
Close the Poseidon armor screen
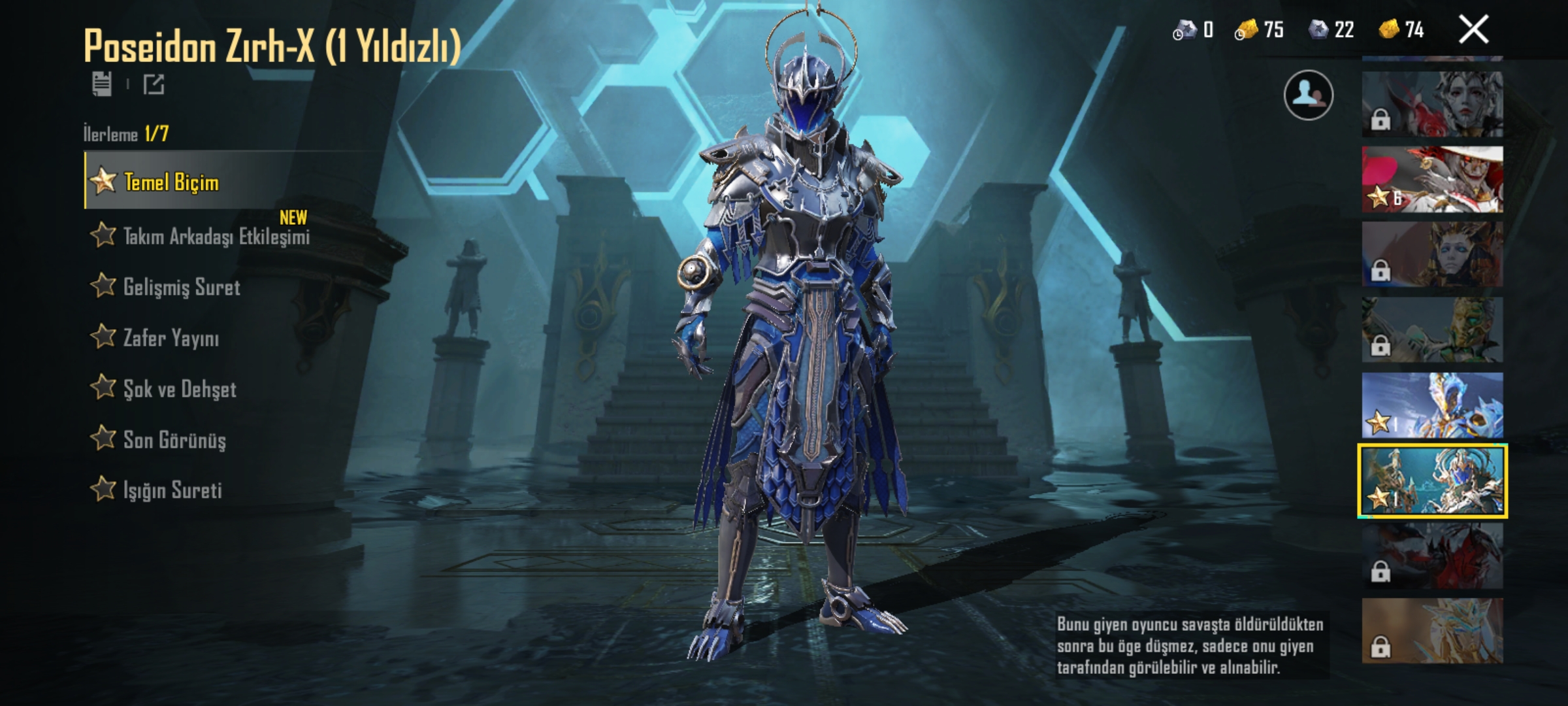1473,30
